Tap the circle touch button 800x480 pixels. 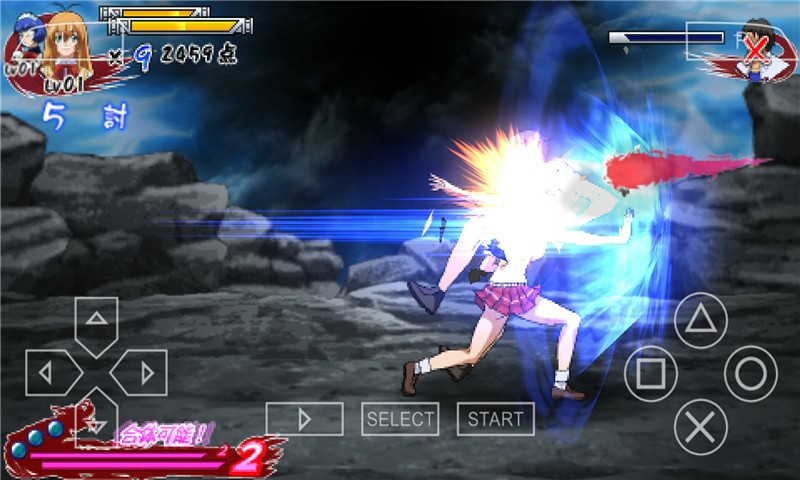750,374
